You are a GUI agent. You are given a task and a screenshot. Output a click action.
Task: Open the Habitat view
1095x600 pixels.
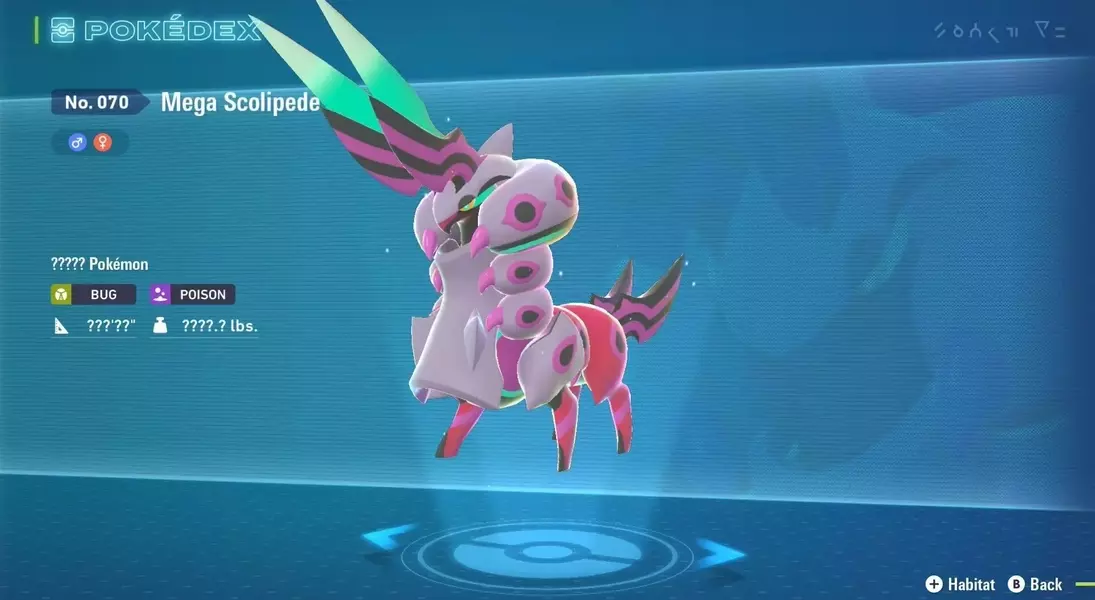pos(961,584)
